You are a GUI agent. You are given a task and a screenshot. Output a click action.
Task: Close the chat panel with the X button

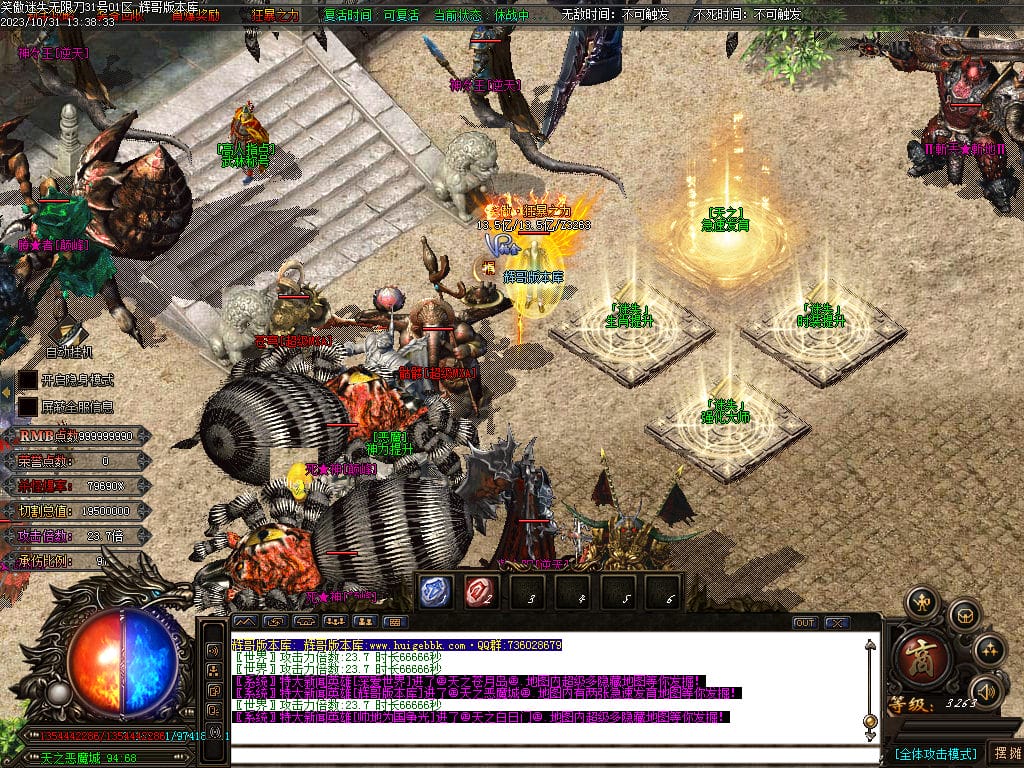[836, 622]
